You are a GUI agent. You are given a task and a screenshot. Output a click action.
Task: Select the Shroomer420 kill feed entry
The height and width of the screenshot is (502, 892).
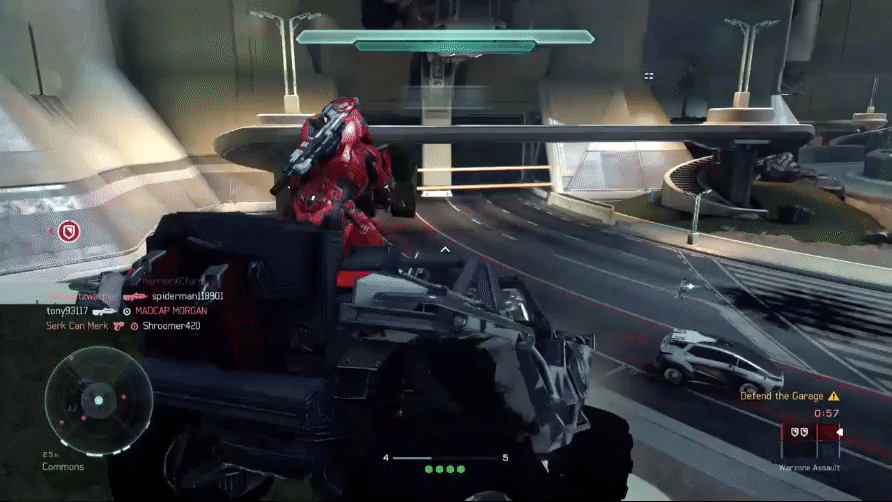tap(172, 325)
